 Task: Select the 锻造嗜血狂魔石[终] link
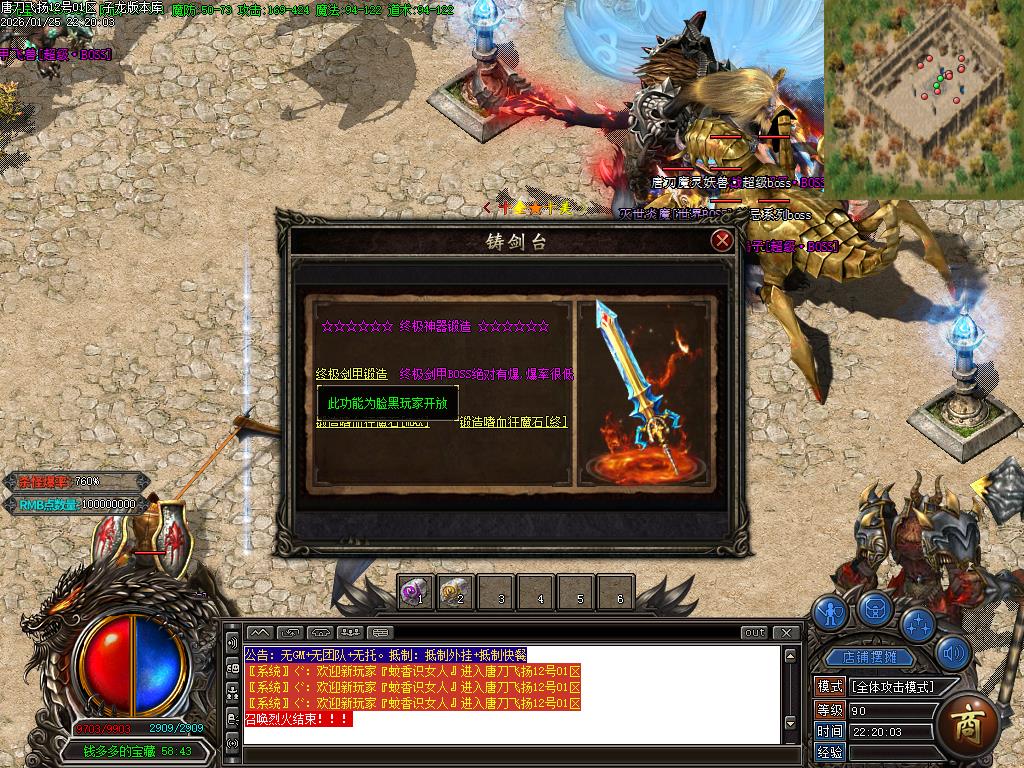[513, 422]
